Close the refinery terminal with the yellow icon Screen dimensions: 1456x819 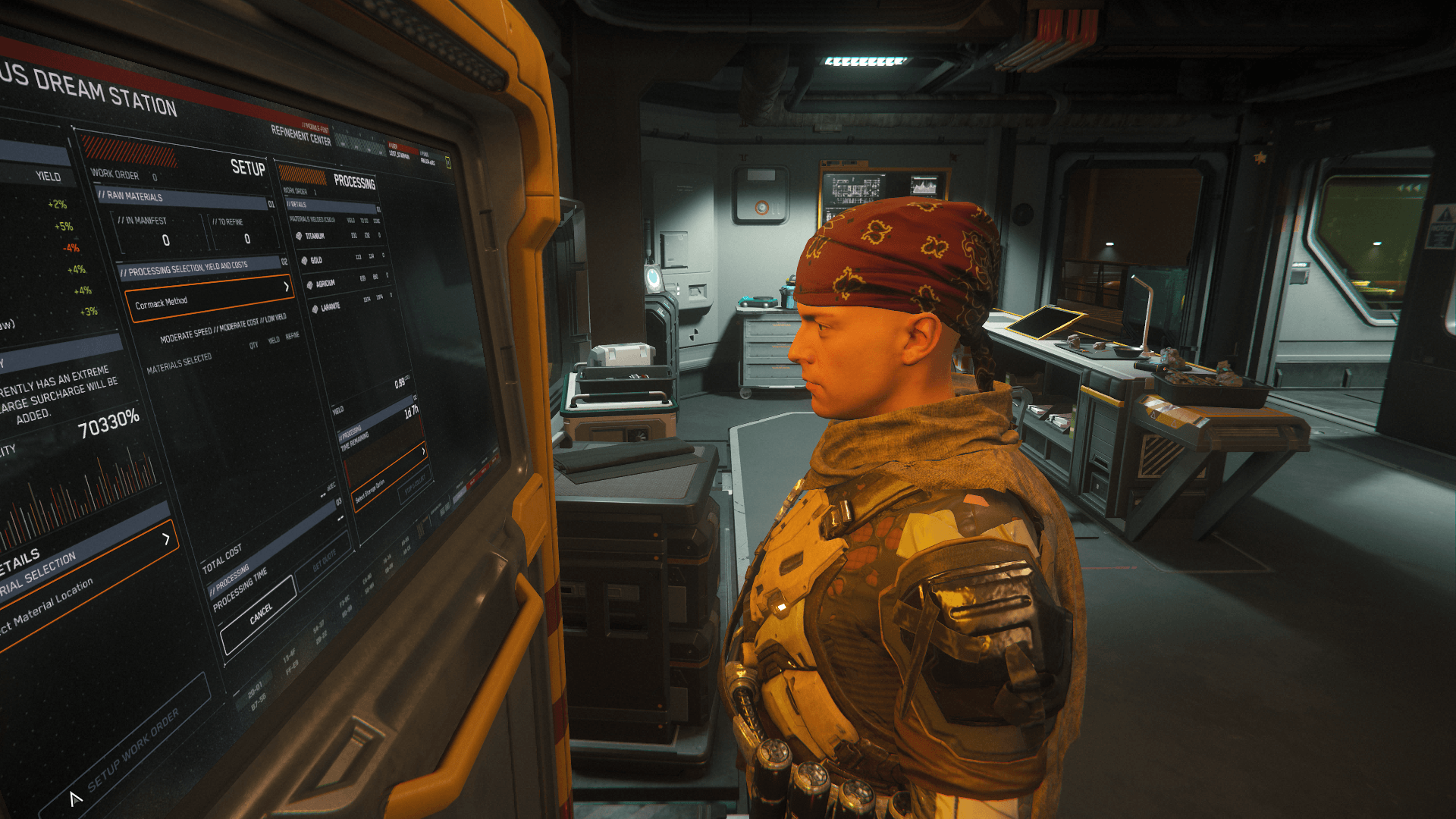pos(448,162)
